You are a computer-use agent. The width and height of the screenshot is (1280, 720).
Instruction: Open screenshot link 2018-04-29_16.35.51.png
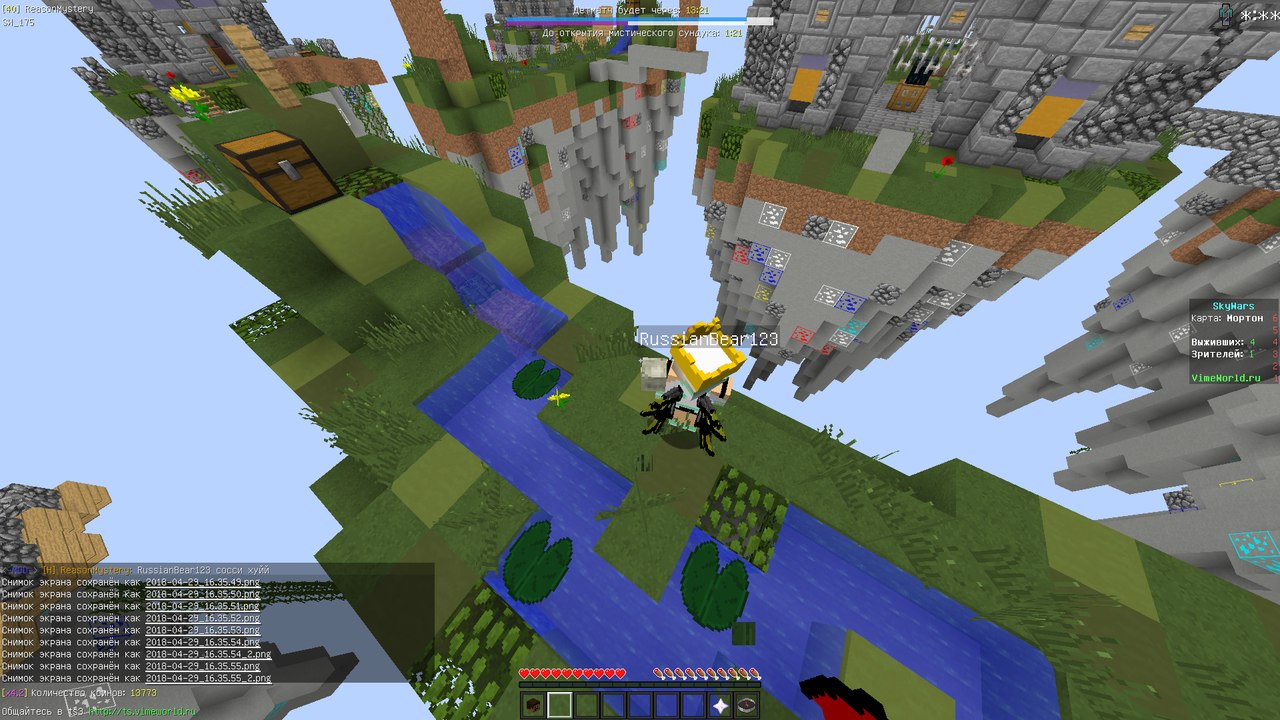pos(202,606)
